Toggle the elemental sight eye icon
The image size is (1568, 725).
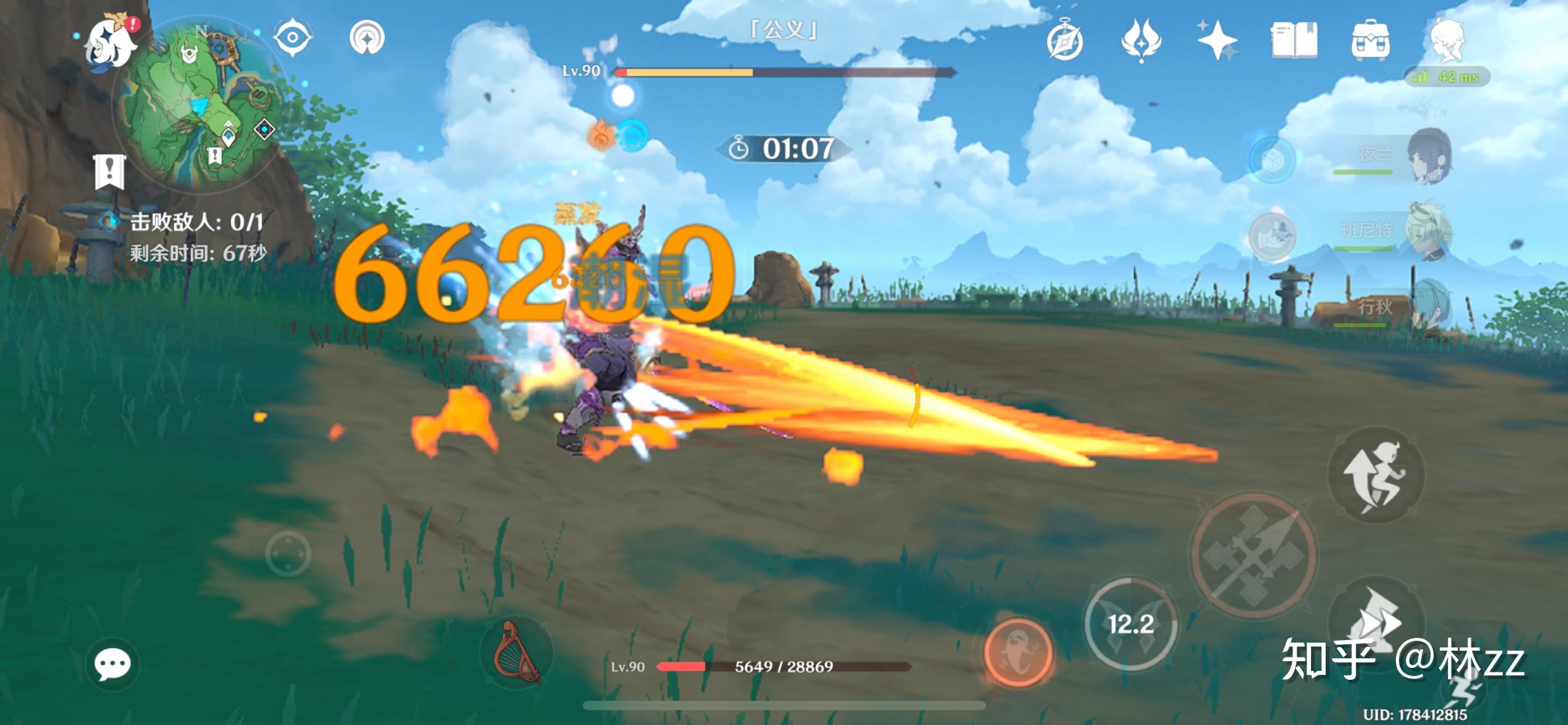(x=292, y=38)
